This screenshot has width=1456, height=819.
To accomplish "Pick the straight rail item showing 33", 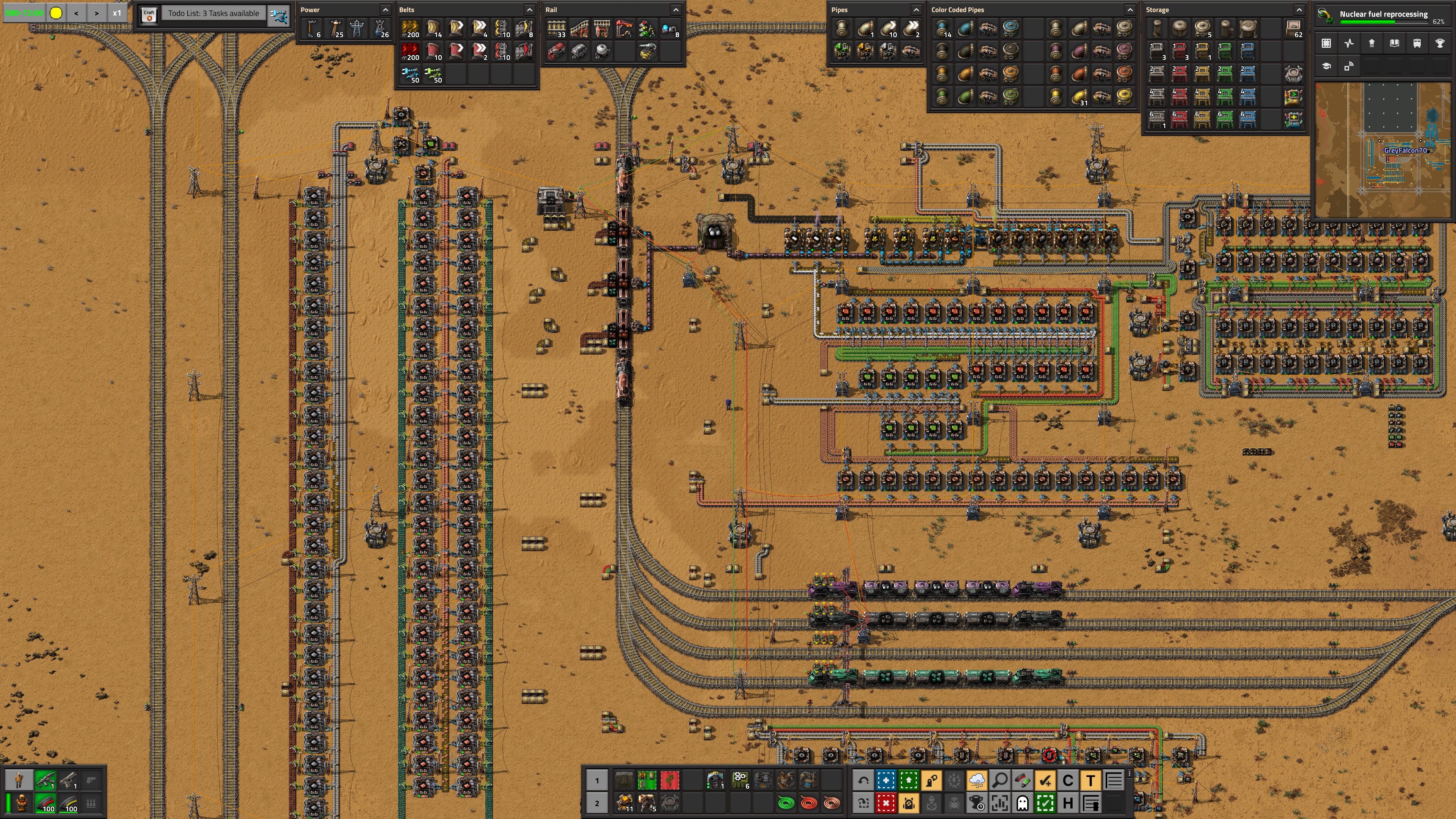I will tap(556, 29).
